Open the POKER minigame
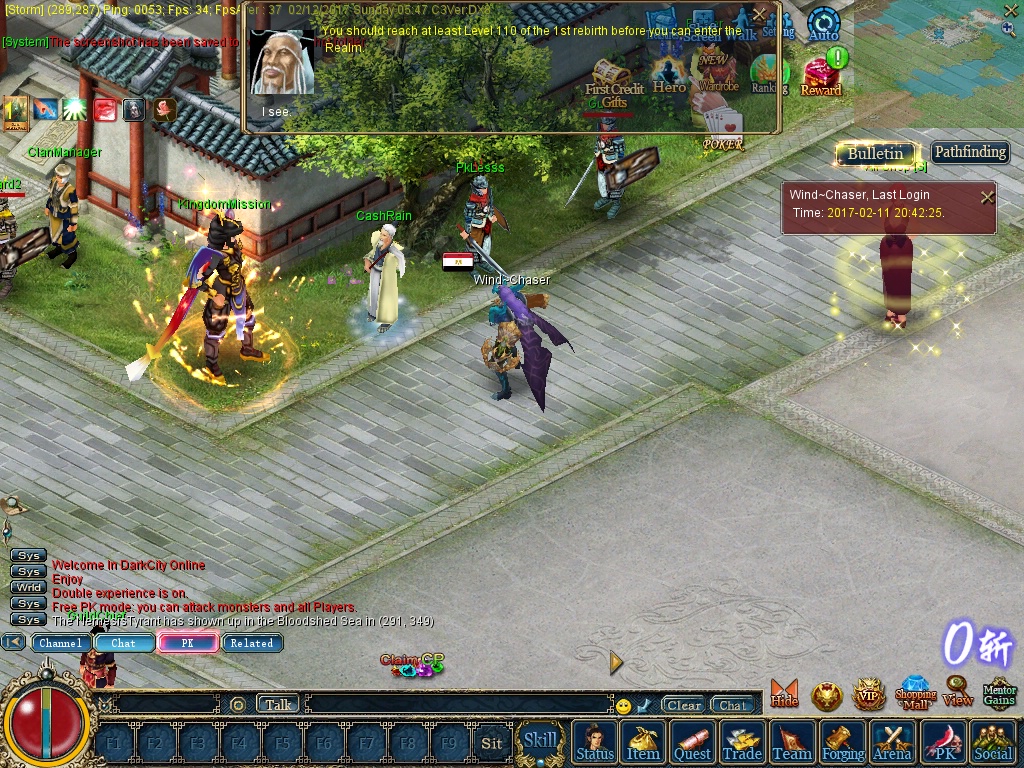The width and height of the screenshot is (1024, 768). pyautogui.click(x=722, y=130)
